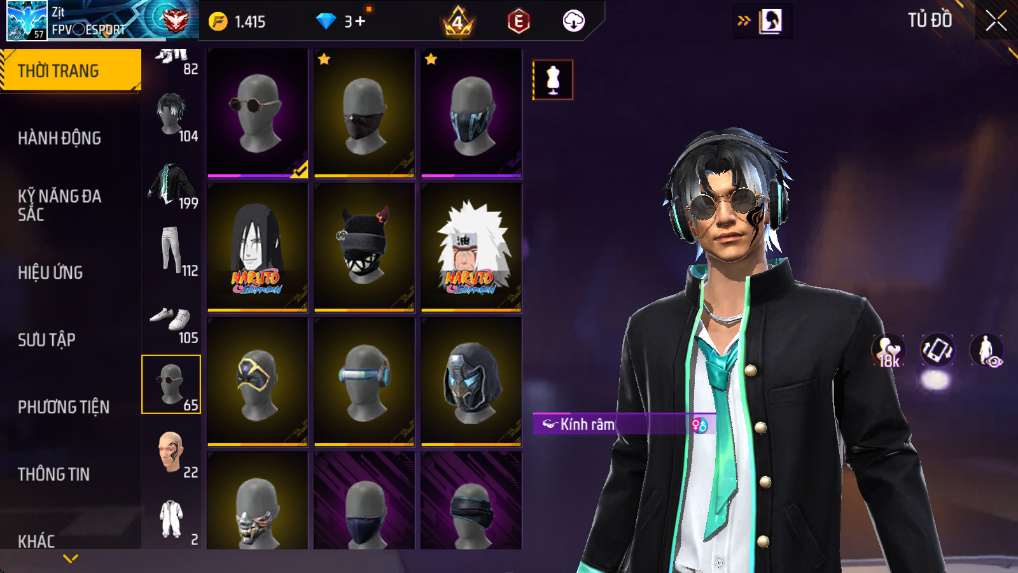The height and width of the screenshot is (573, 1018).
Task: Tap the diamond currency balance
Action: [x=340, y=21]
